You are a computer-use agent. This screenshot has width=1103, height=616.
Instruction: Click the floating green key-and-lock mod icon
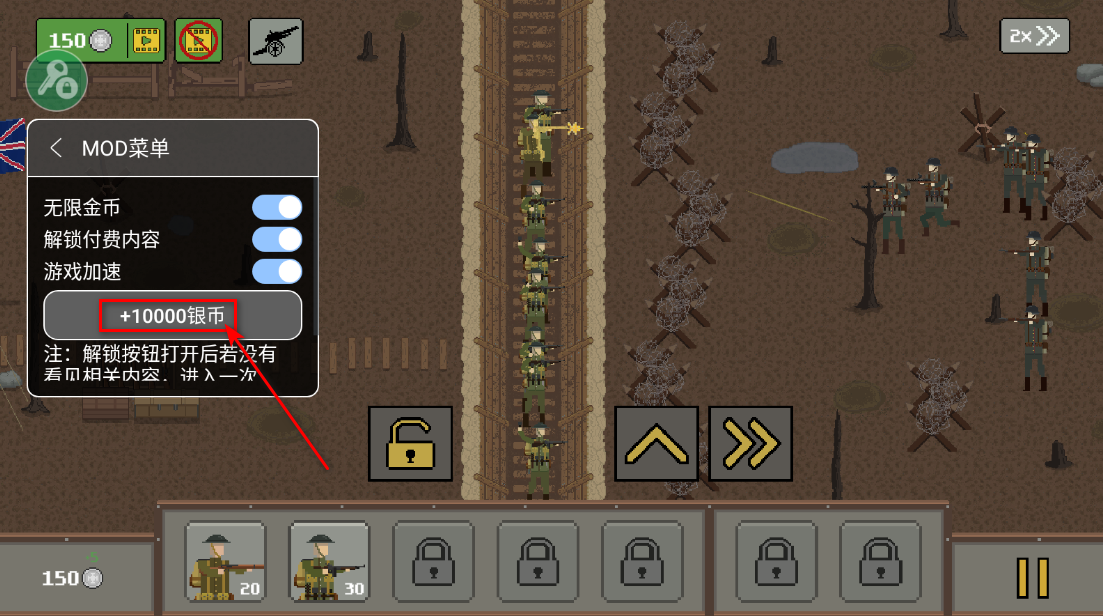[x=56, y=82]
